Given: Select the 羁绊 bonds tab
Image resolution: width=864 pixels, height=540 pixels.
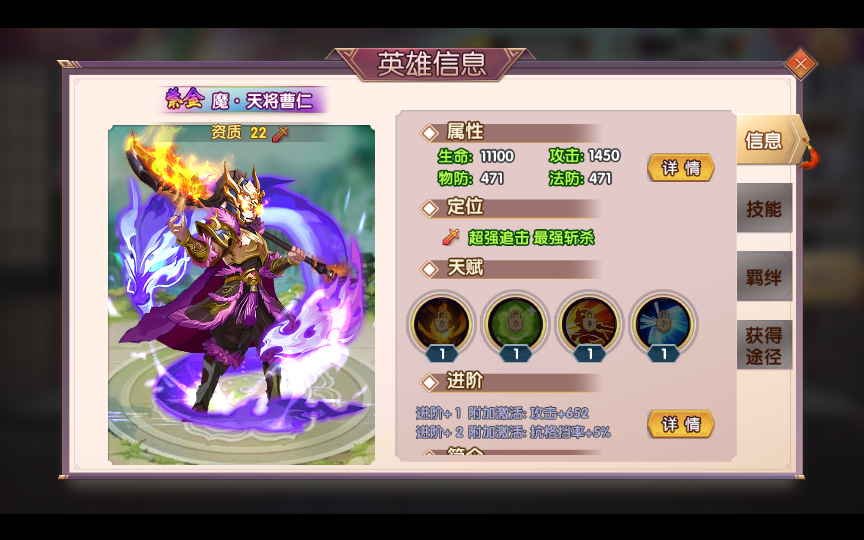Looking at the screenshot, I should (x=765, y=277).
